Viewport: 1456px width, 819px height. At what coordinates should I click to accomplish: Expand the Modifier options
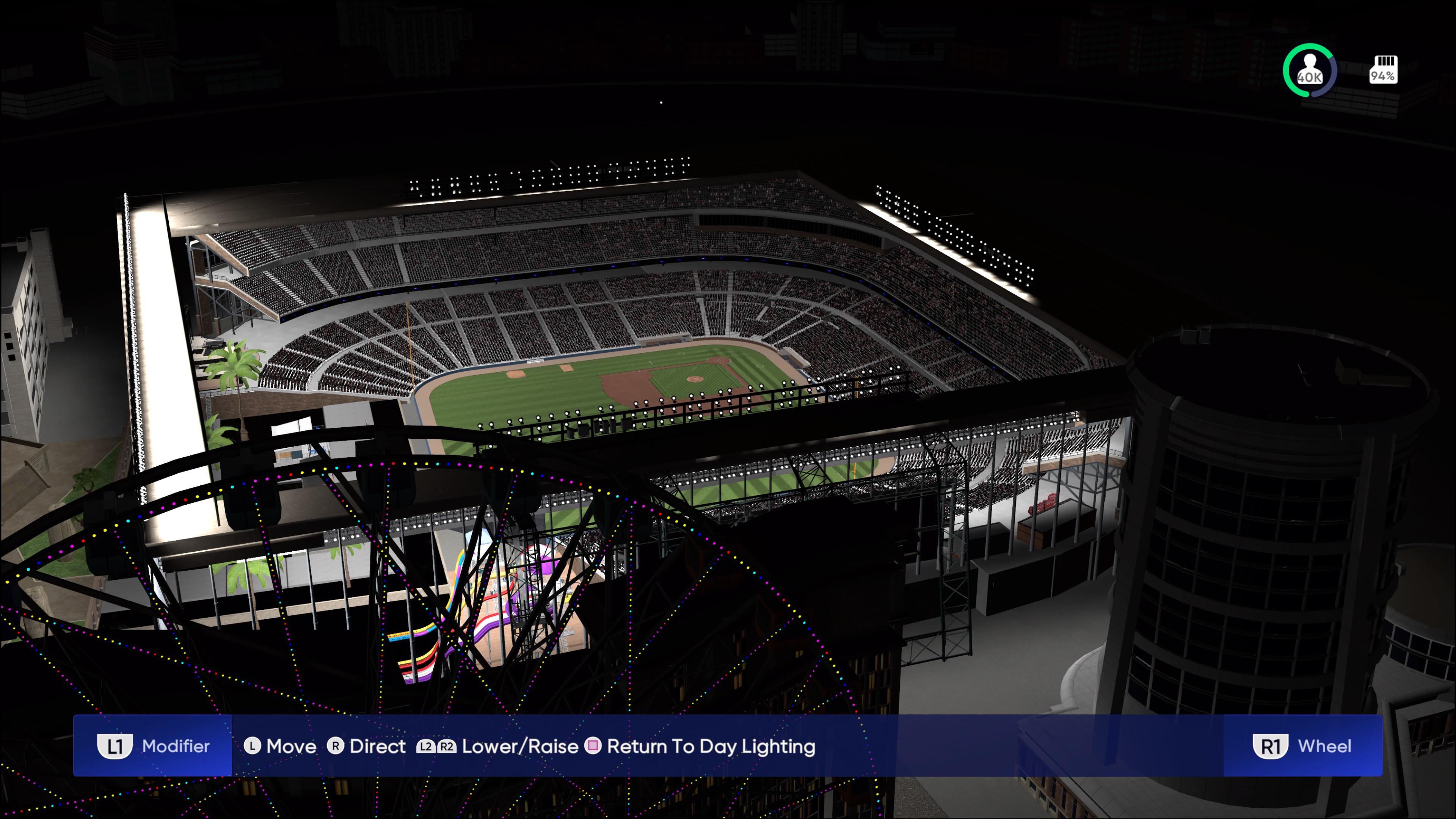176,746
